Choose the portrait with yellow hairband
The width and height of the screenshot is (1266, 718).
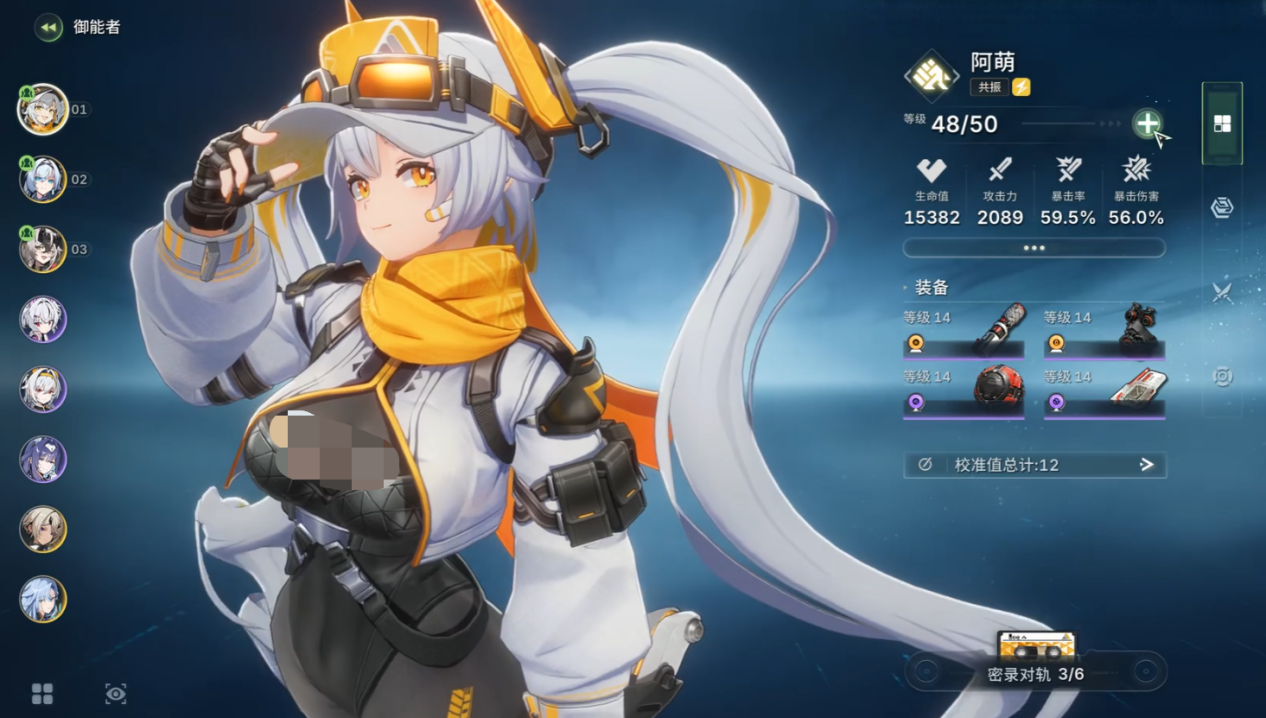tap(43, 389)
